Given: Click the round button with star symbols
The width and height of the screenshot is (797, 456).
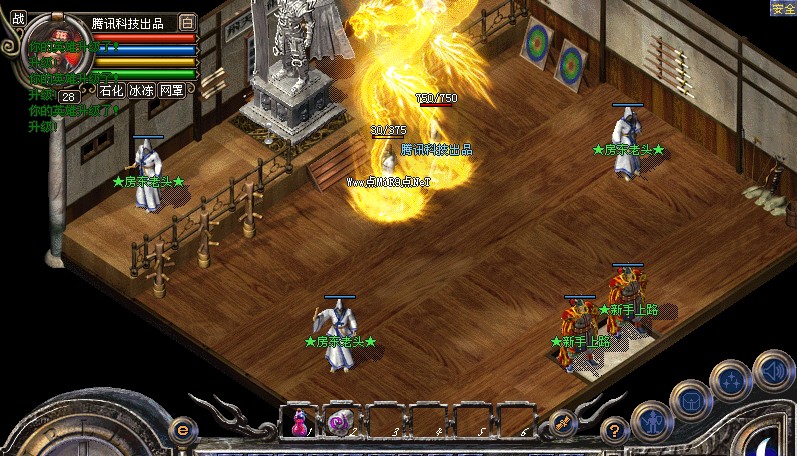Looking at the screenshot, I should [731, 380].
